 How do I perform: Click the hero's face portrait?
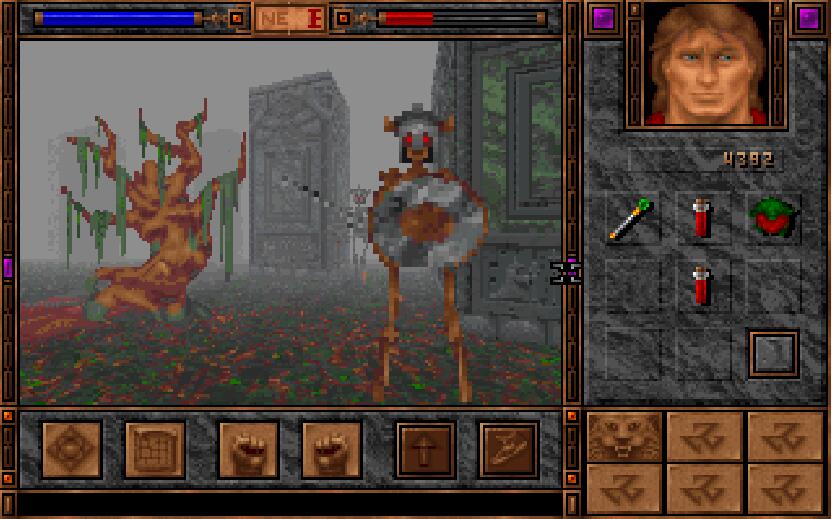tap(705, 63)
